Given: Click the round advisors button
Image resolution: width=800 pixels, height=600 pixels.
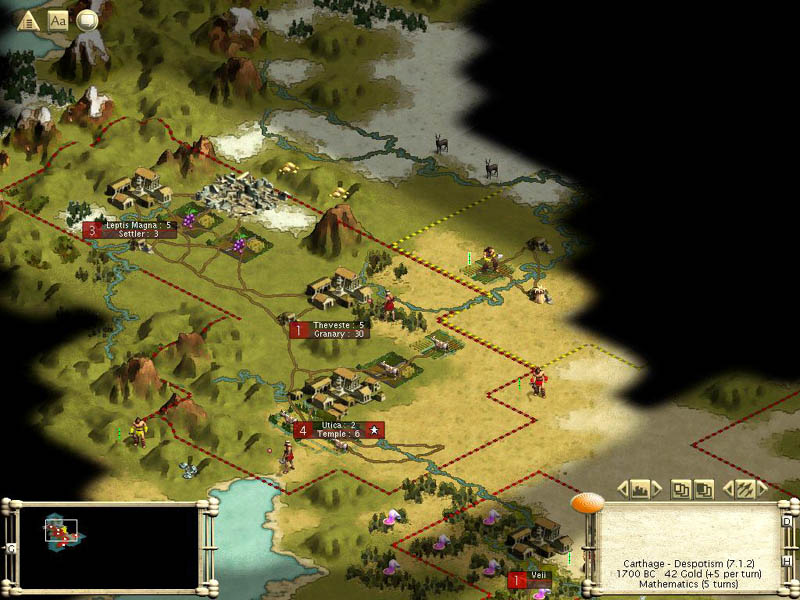Looking at the screenshot, I should pyautogui.click(x=87, y=19).
